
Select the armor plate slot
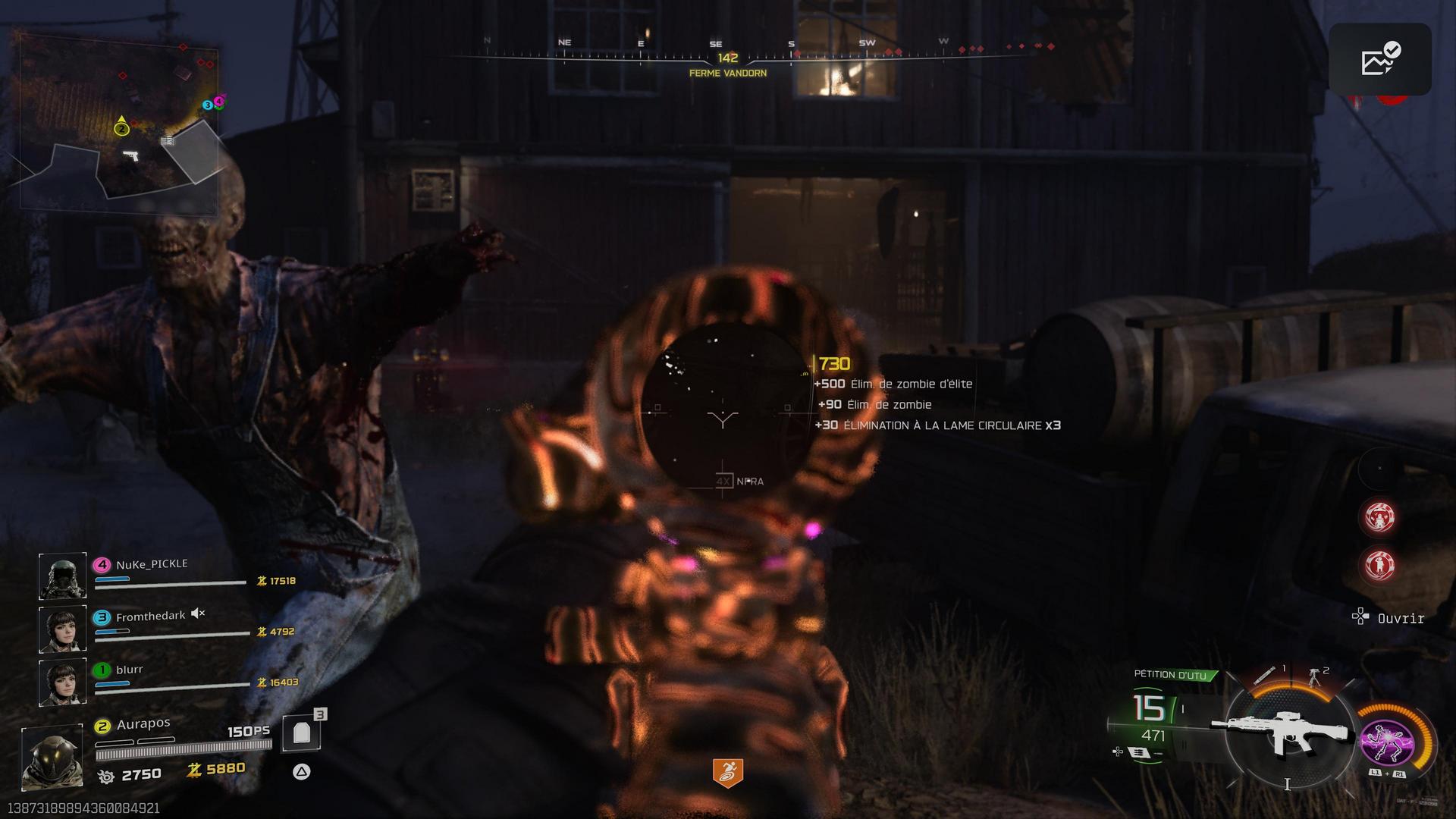point(302,733)
